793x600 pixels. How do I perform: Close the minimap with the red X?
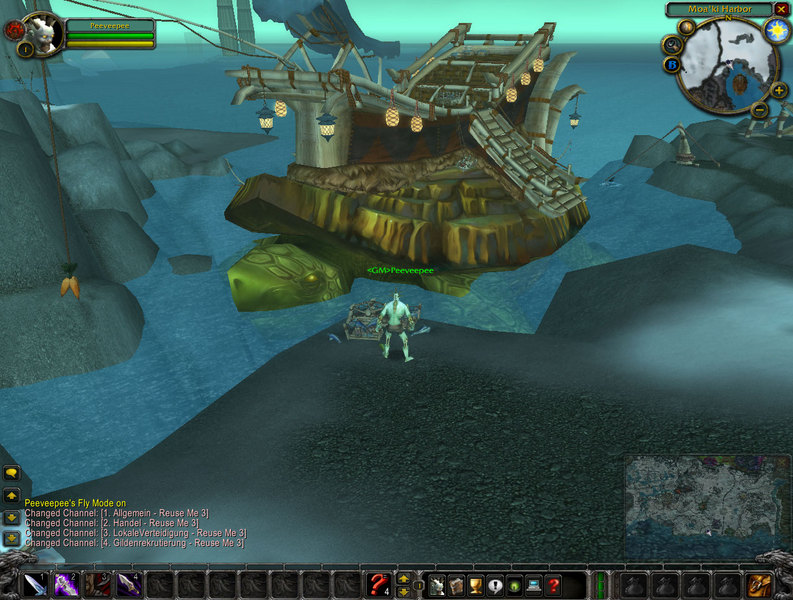tap(781, 9)
